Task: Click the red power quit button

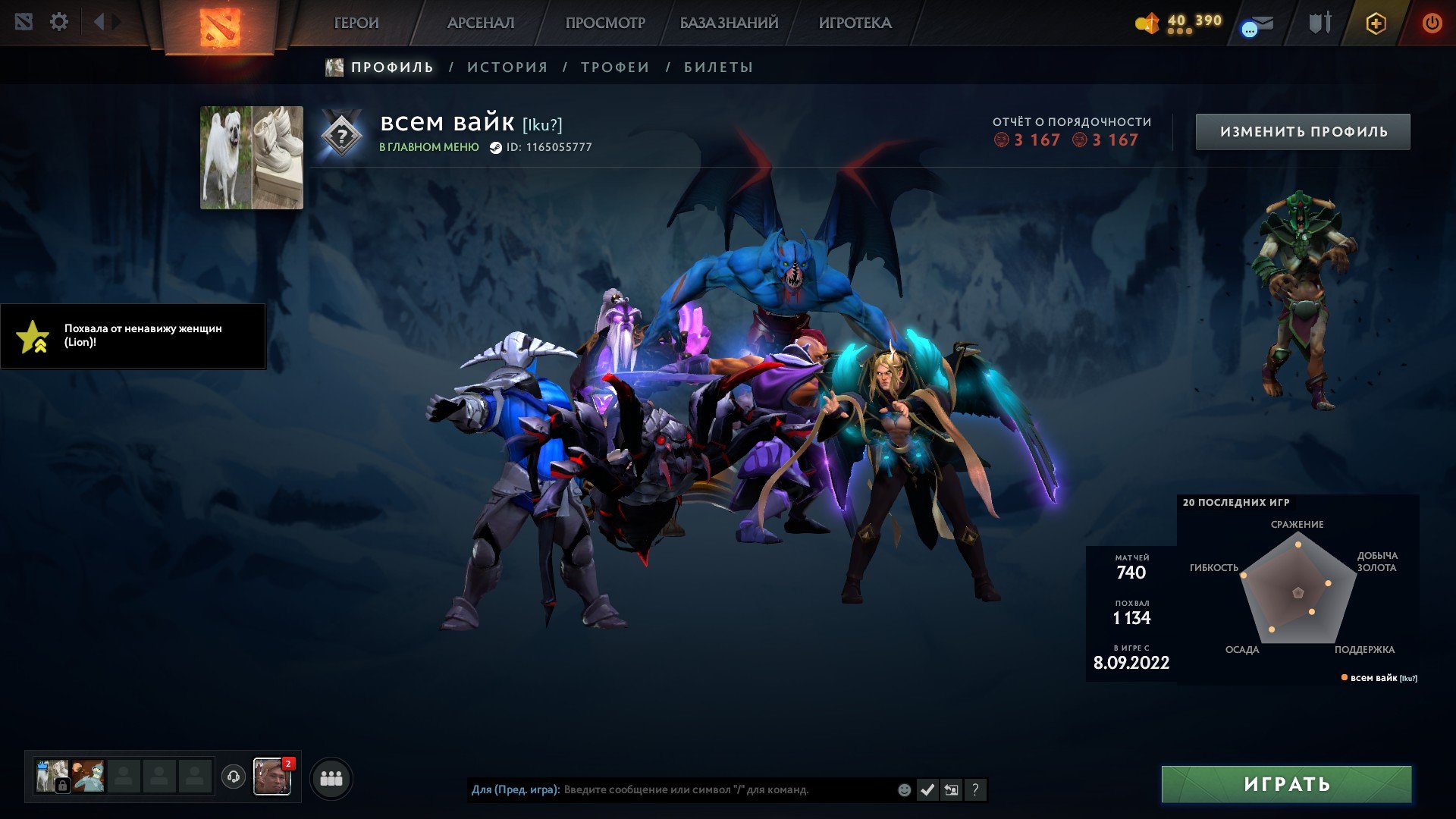Action: (1432, 23)
